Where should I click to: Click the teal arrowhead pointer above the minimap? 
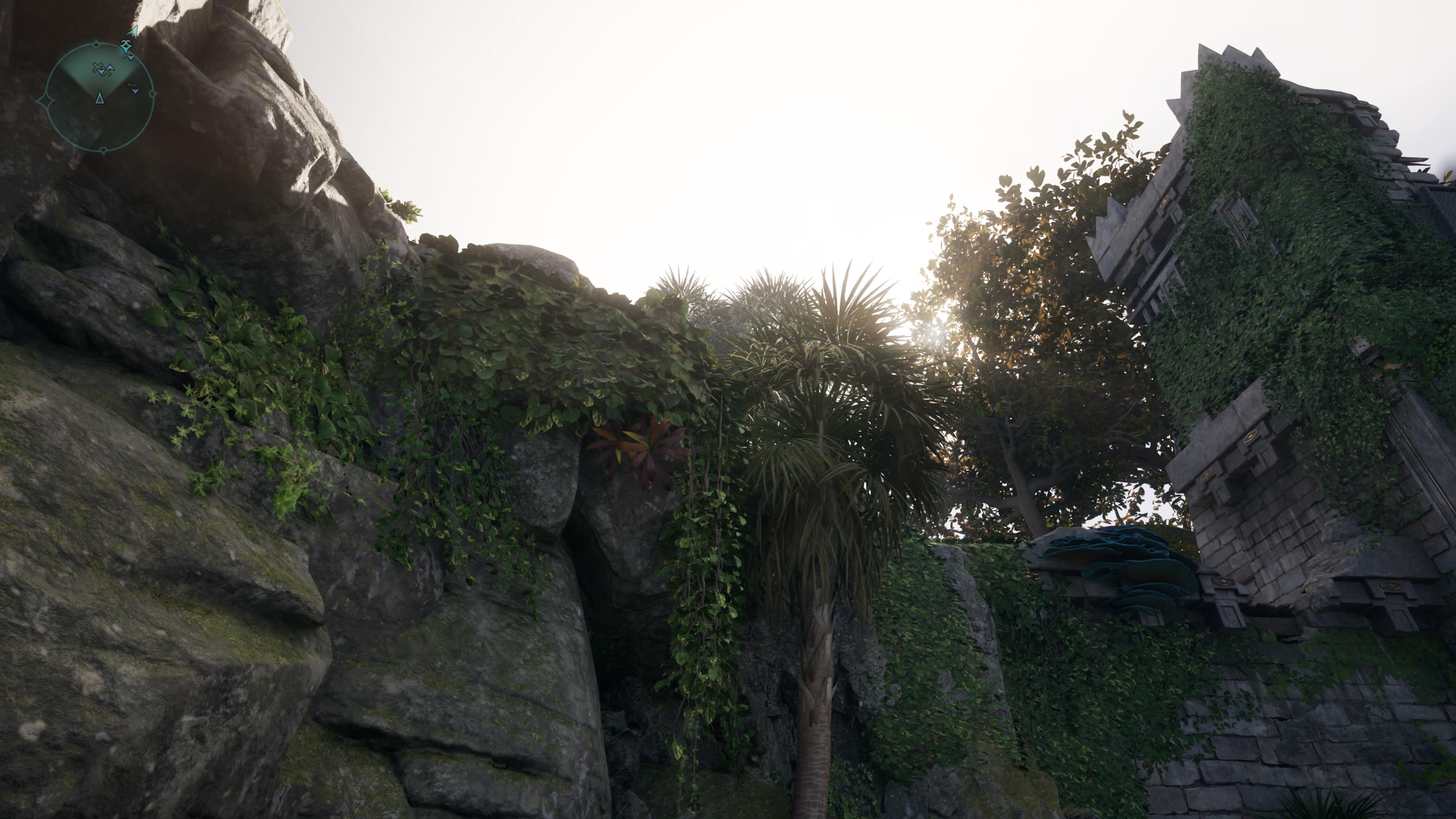click(x=133, y=31)
